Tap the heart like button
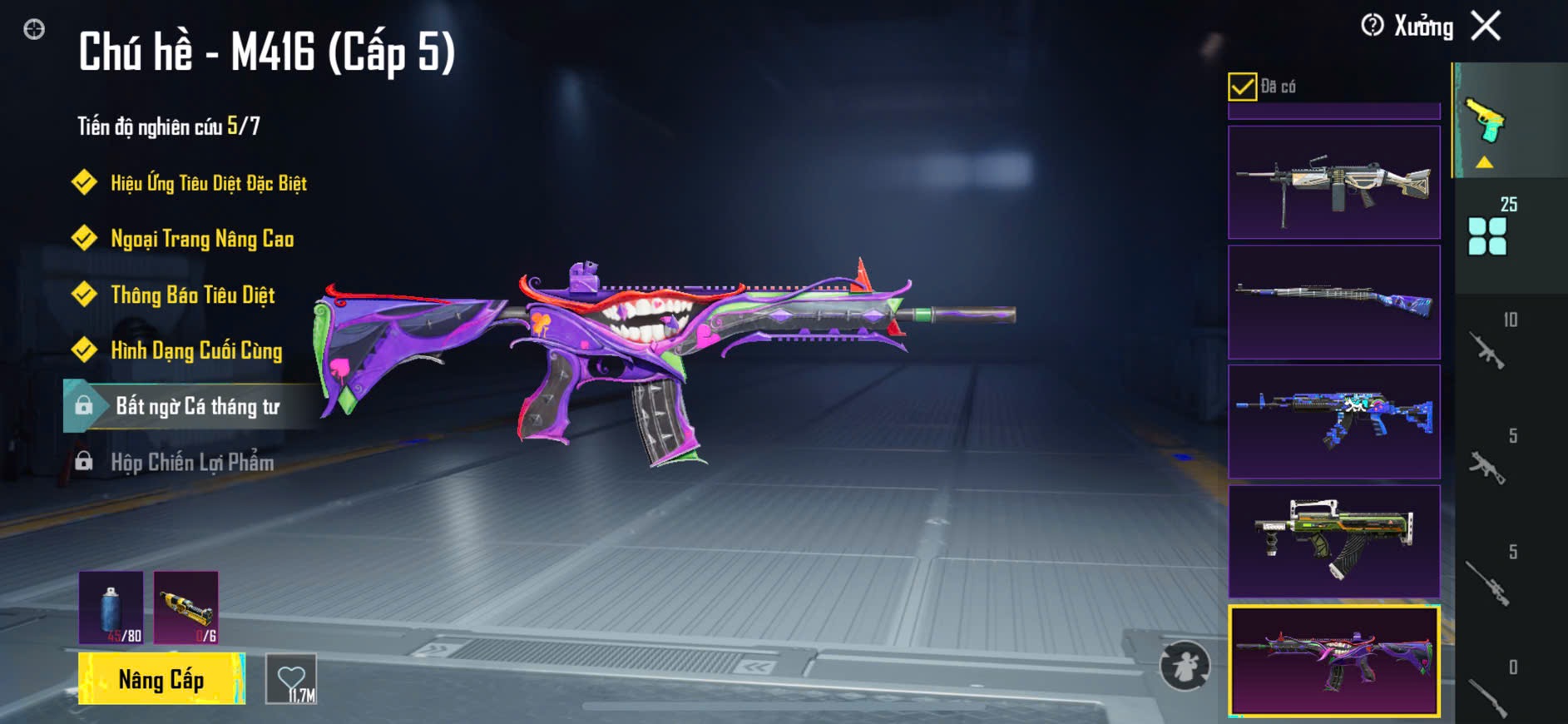 291,679
